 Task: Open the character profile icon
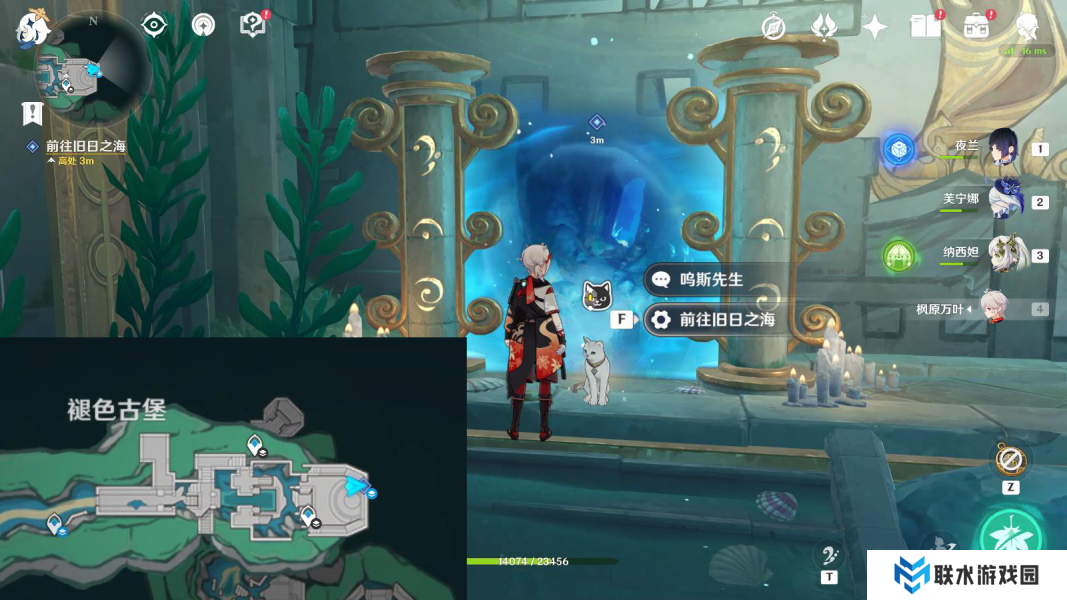point(1027,26)
